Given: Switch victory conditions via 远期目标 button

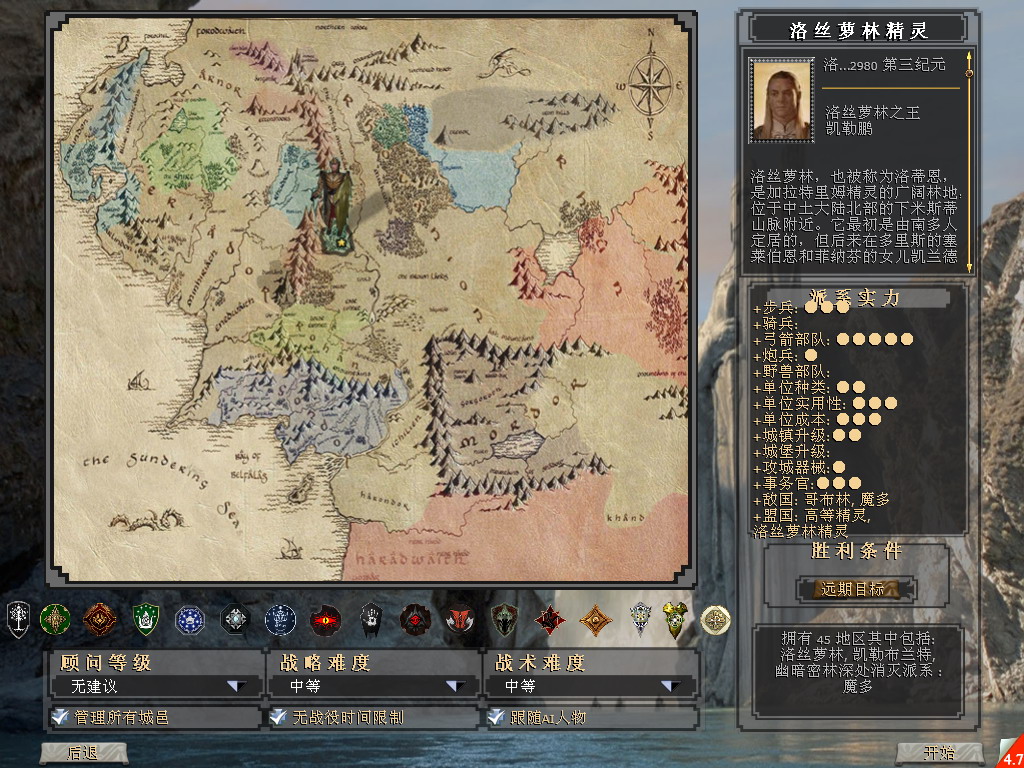Looking at the screenshot, I should [854, 589].
